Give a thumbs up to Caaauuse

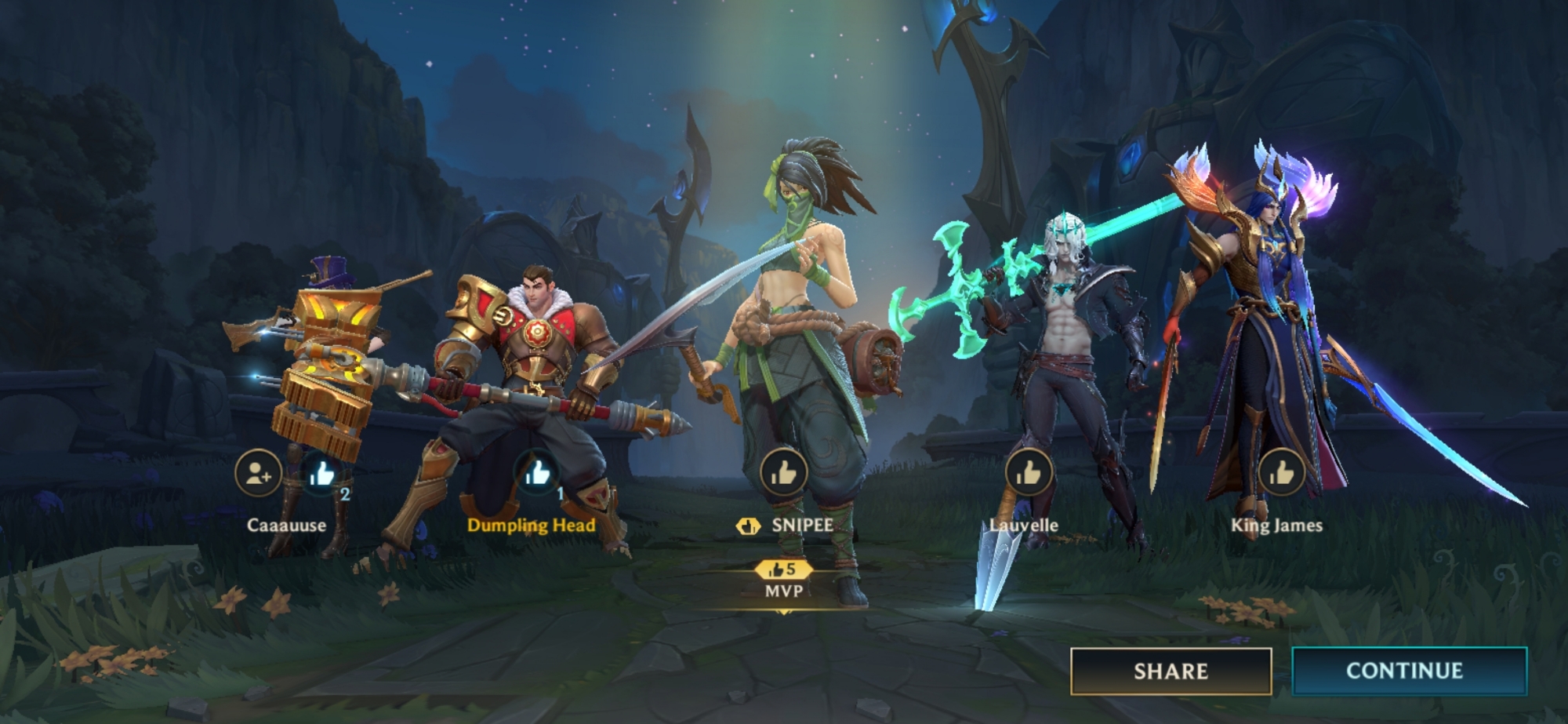322,473
